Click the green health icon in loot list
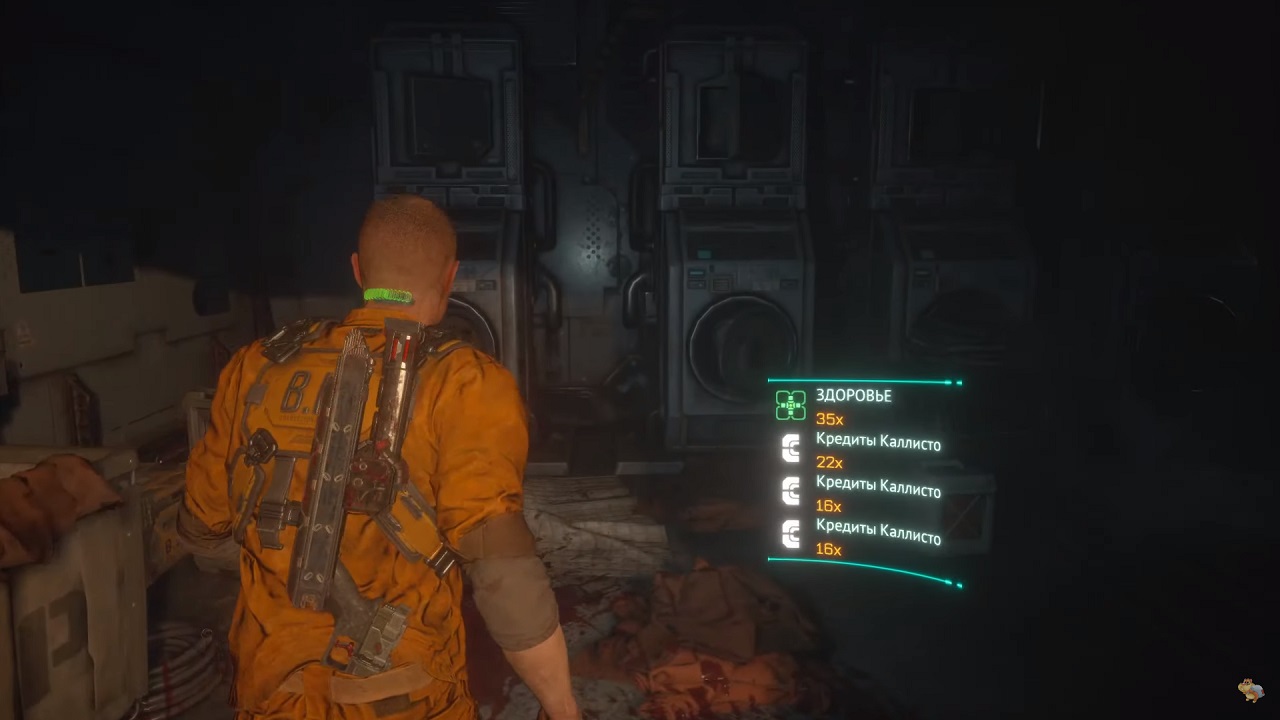 [790, 405]
